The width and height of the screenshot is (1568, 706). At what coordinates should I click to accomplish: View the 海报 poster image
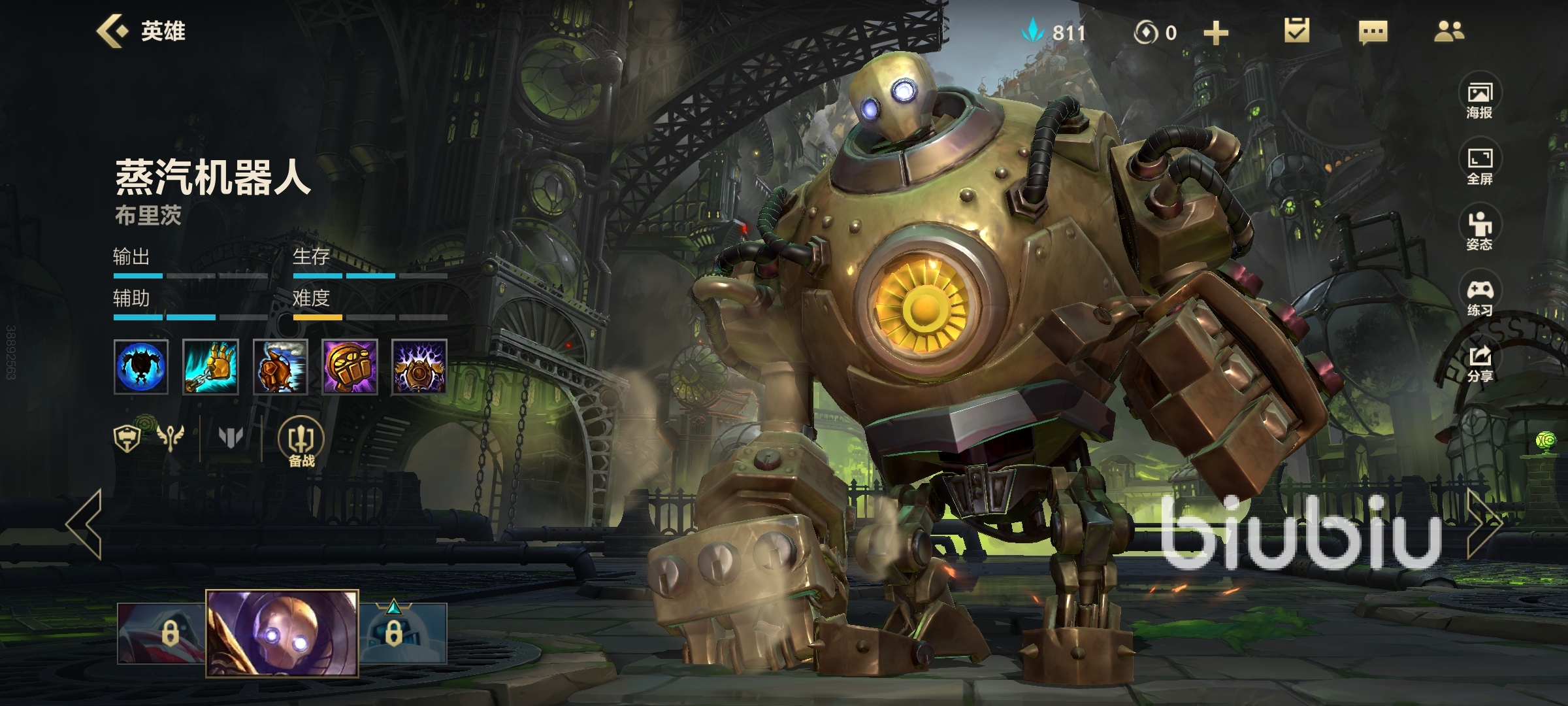[1479, 101]
